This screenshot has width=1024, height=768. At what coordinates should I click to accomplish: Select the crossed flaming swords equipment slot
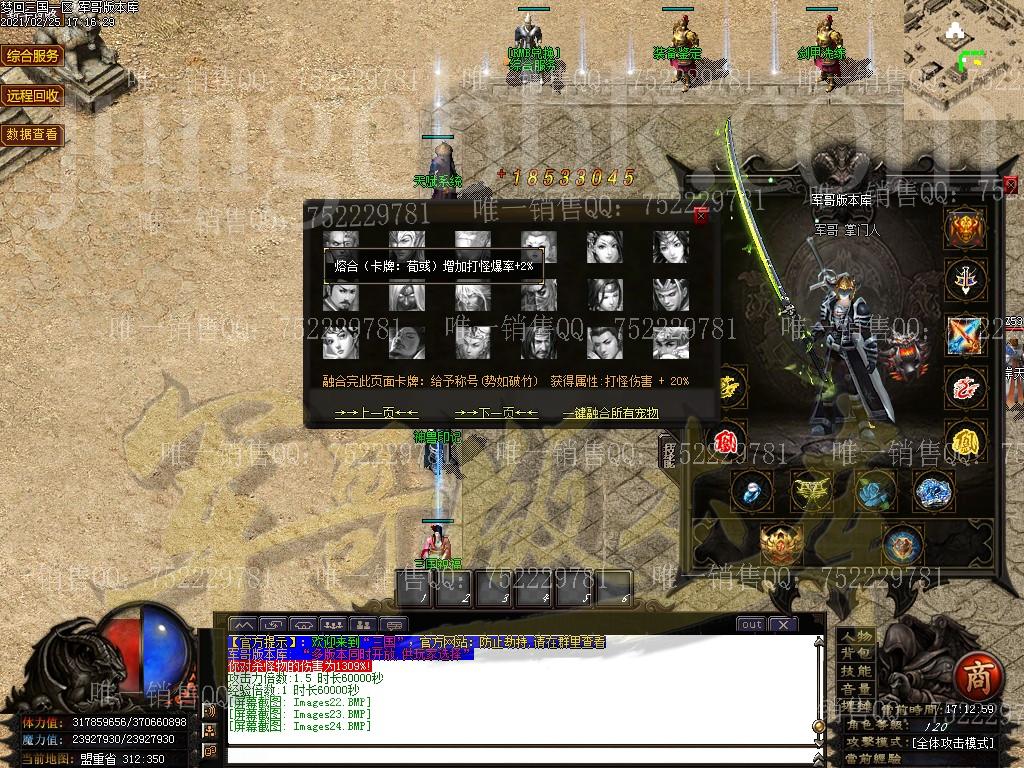coord(966,334)
